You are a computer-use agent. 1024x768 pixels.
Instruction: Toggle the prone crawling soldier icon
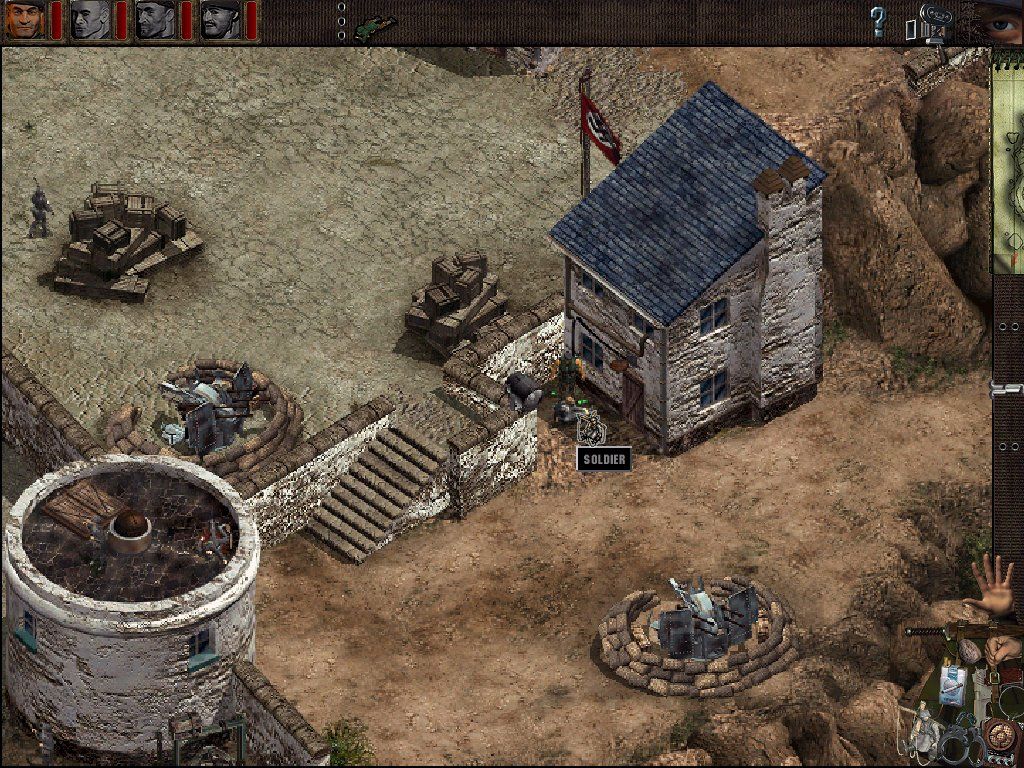point(375,24)
